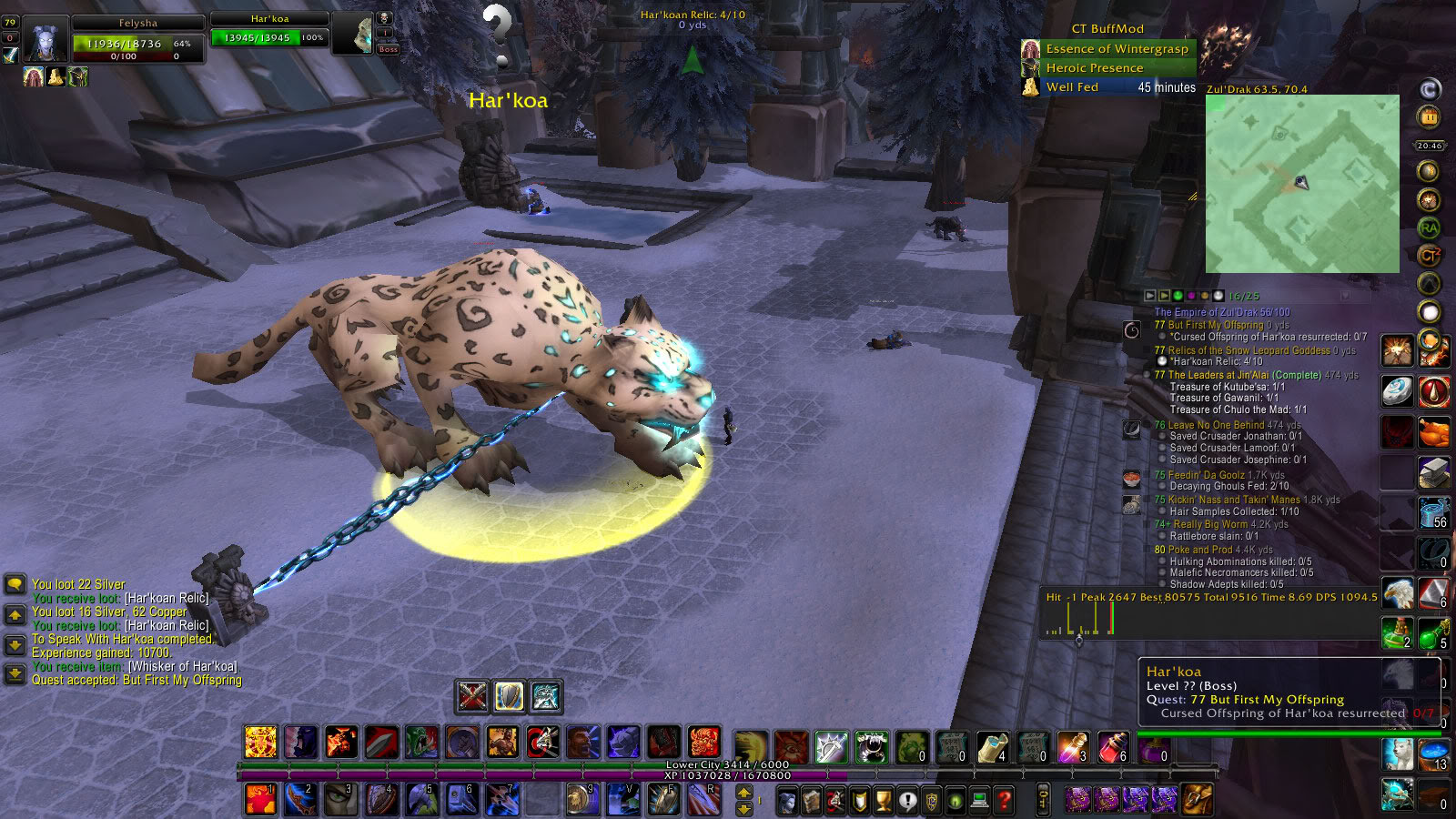Switch to the crossed-swords battle stance
The width and height of the screenshot is (1456, 819).
[472, 697]
